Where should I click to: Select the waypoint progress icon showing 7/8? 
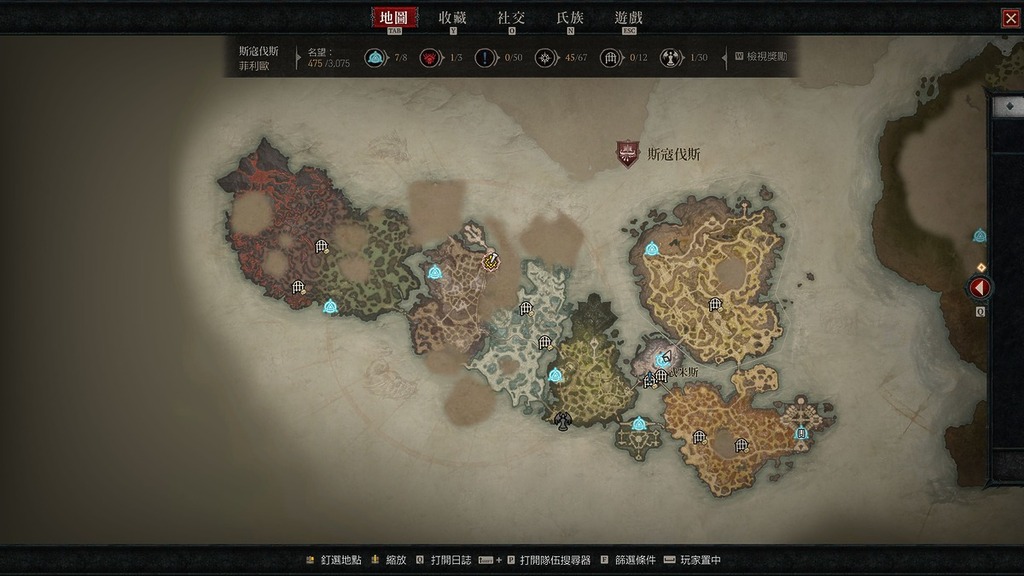click(375, 57)
